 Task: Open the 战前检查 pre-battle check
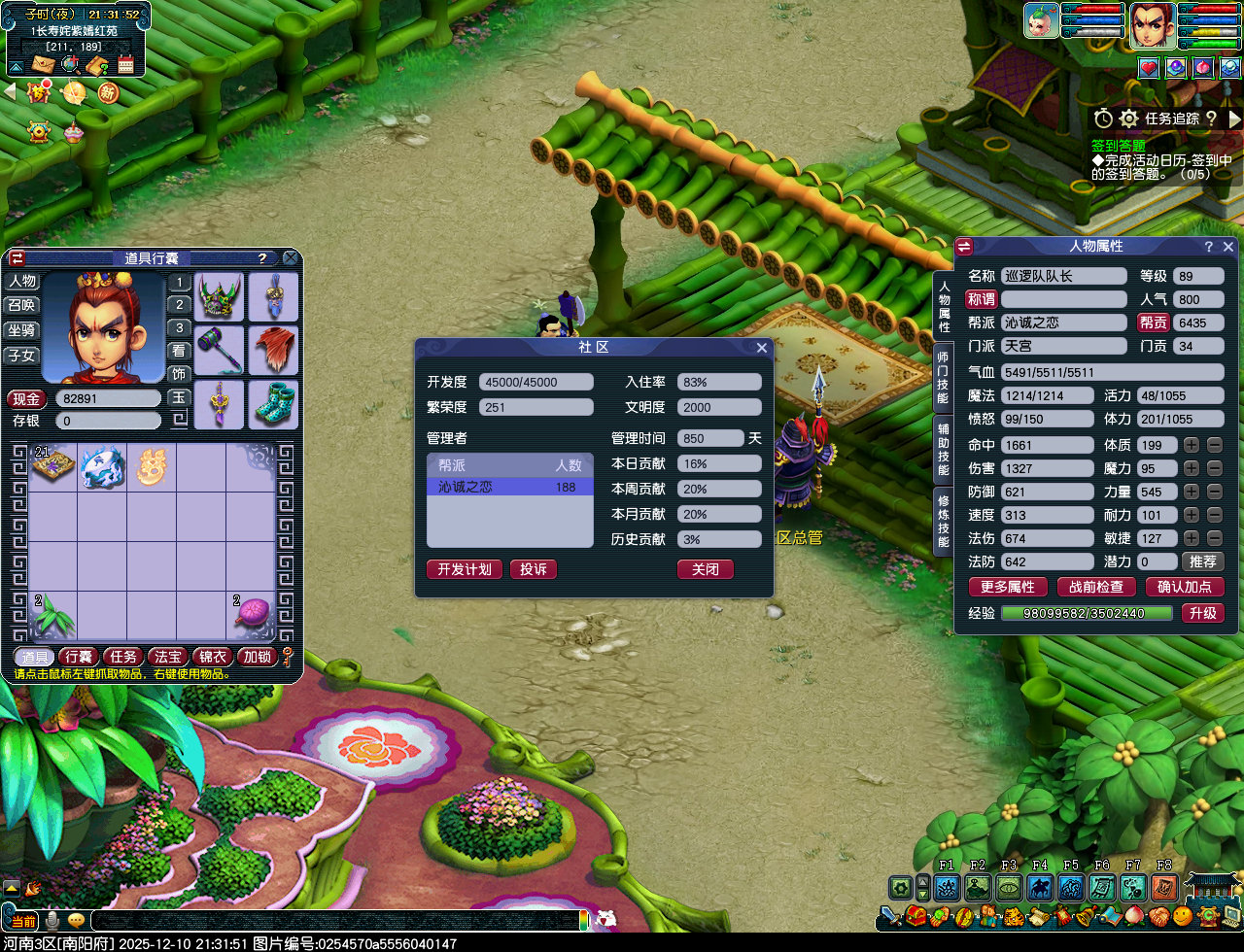tap(1096, 587)
